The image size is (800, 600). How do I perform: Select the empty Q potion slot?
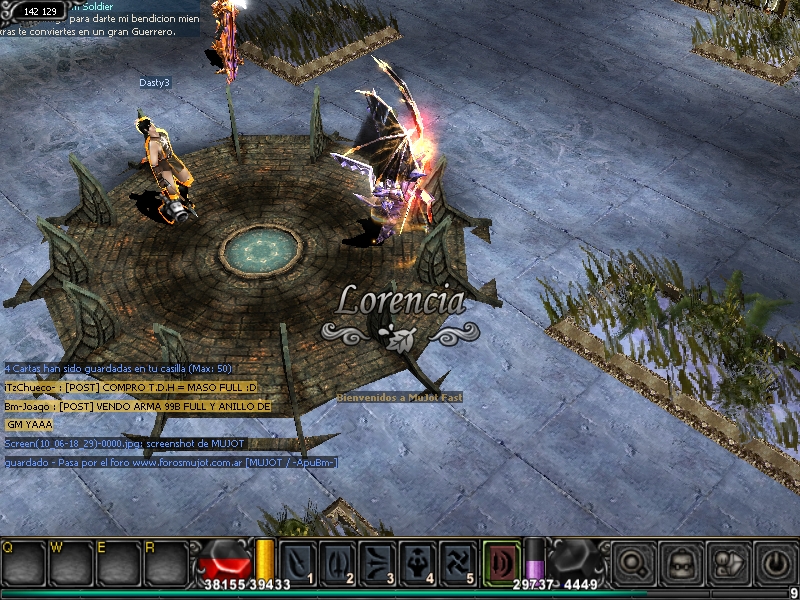pyautogui.click(x=22, y=563)
